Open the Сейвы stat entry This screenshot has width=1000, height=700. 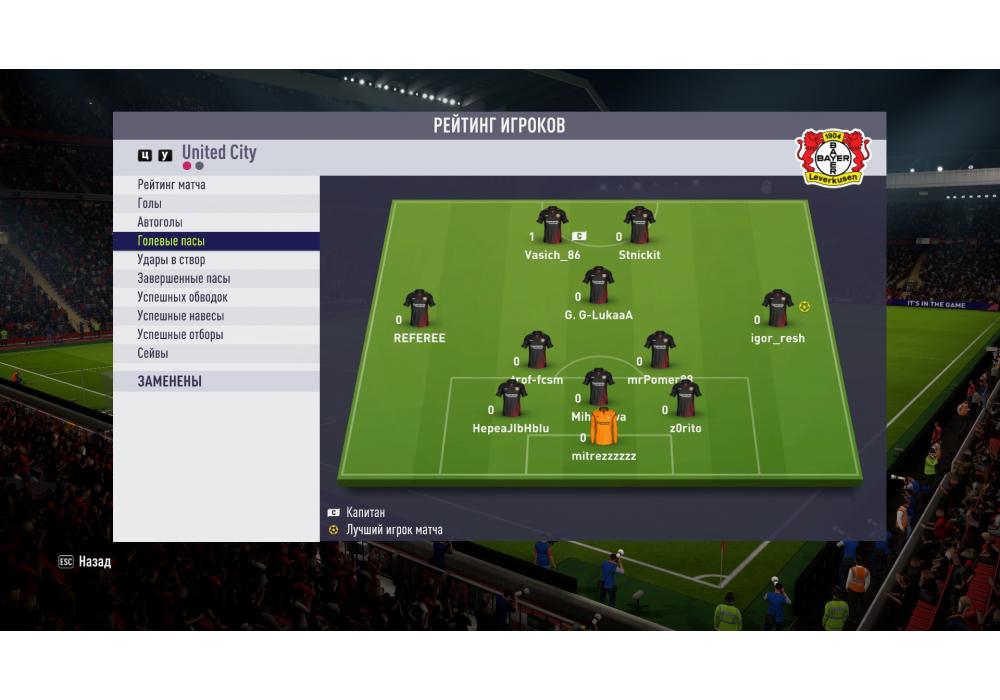(153, 353)
